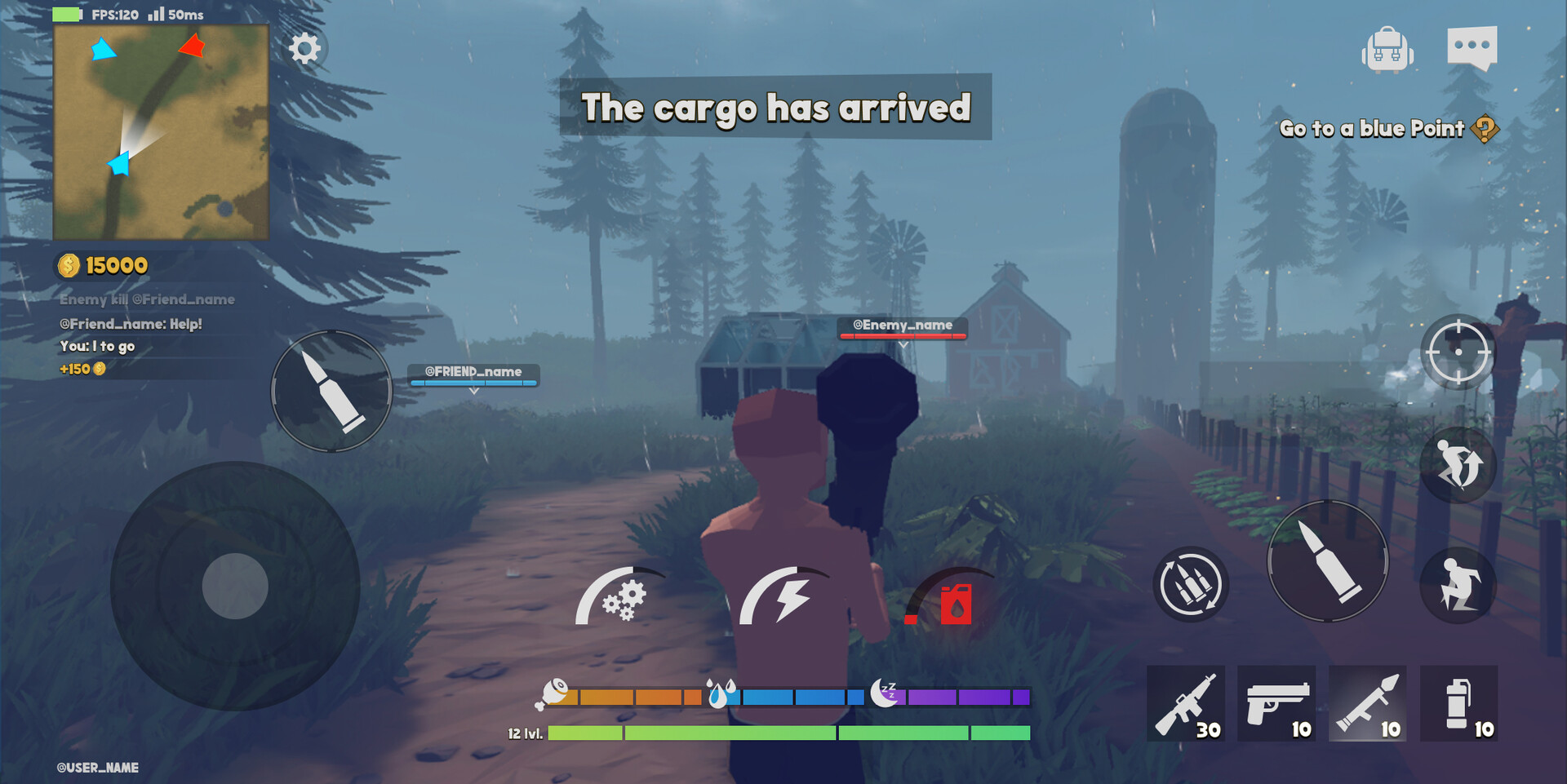1567x784 pixels.
Task: Select the assault rifle weapon slot
Action: [1186, 703]
